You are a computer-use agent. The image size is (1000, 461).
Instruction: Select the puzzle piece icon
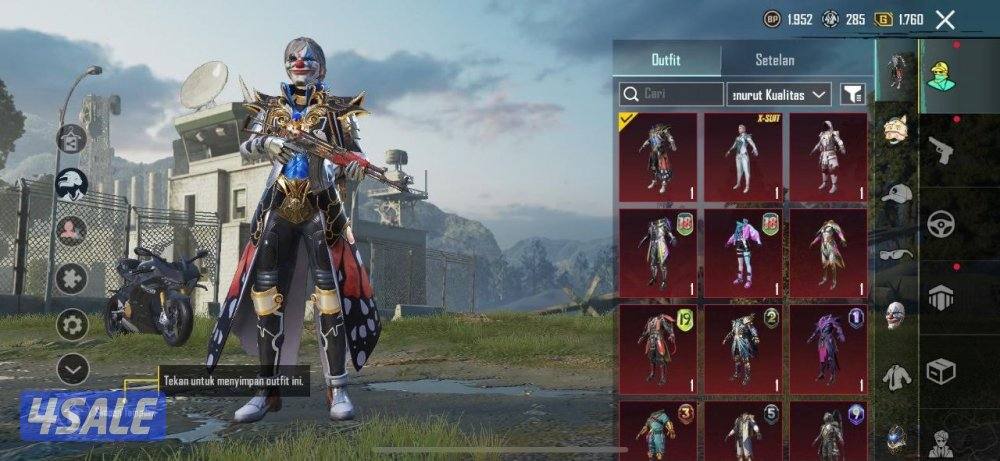tap(71, 277)
